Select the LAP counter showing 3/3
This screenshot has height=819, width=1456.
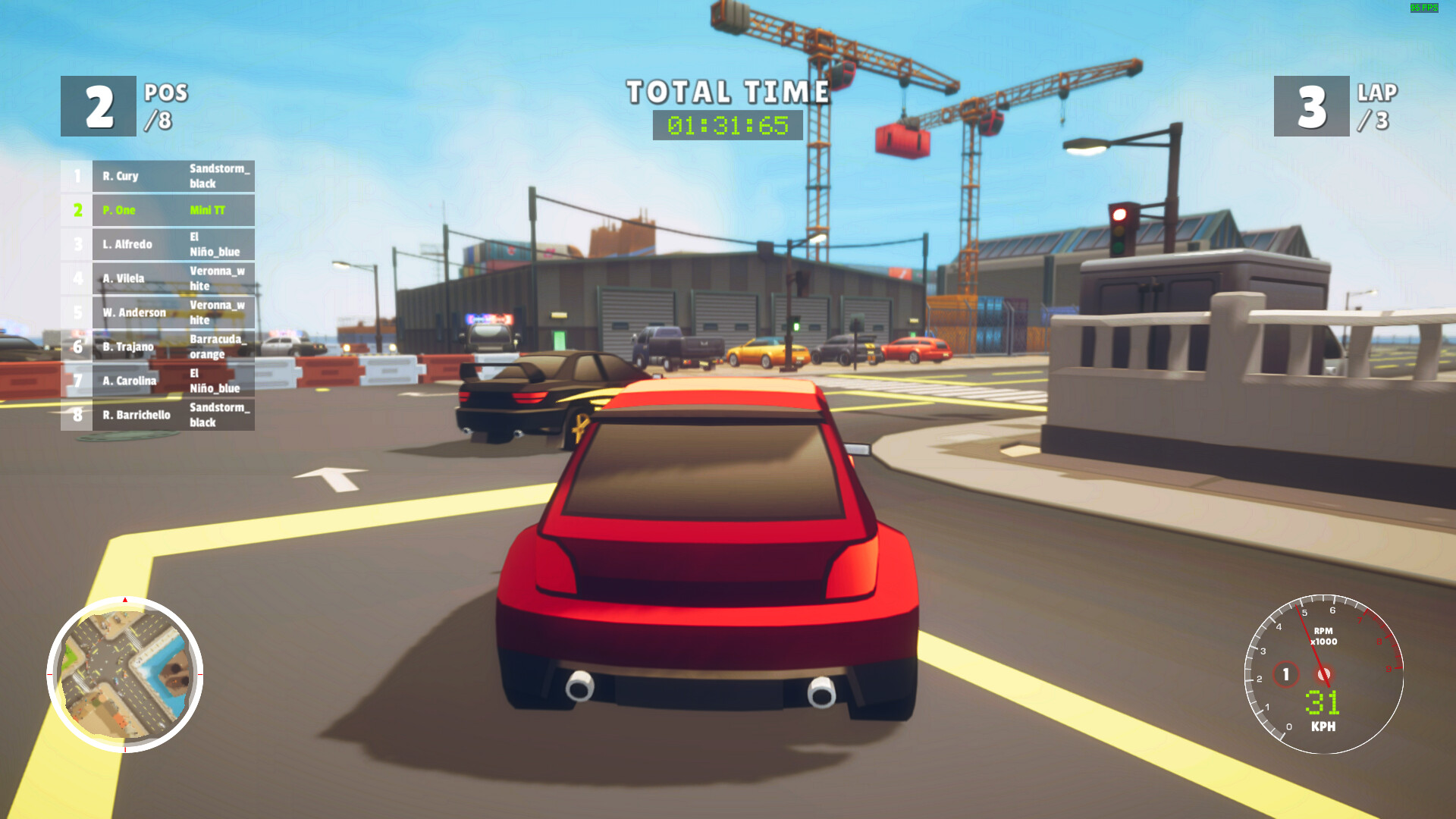pos(1310,106)
